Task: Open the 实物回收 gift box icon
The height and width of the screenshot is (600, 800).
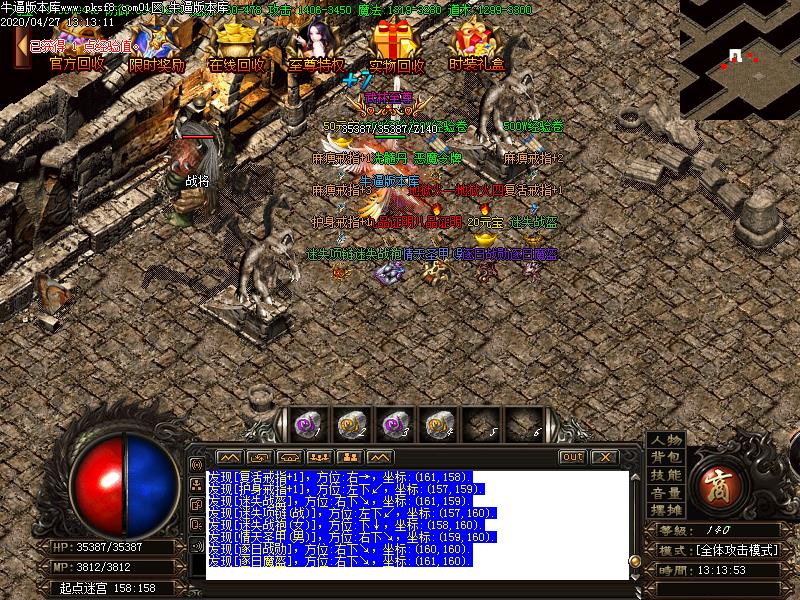Action: (x=396, y=48)
